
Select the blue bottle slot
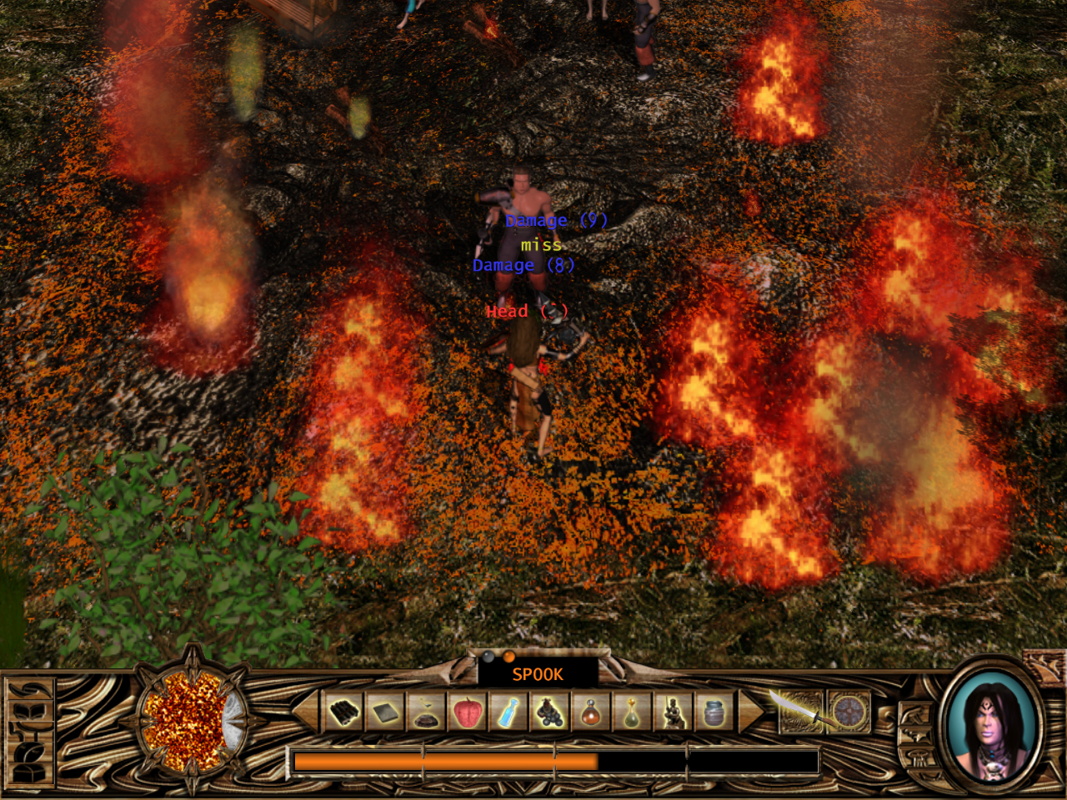(x=509, y=712)
